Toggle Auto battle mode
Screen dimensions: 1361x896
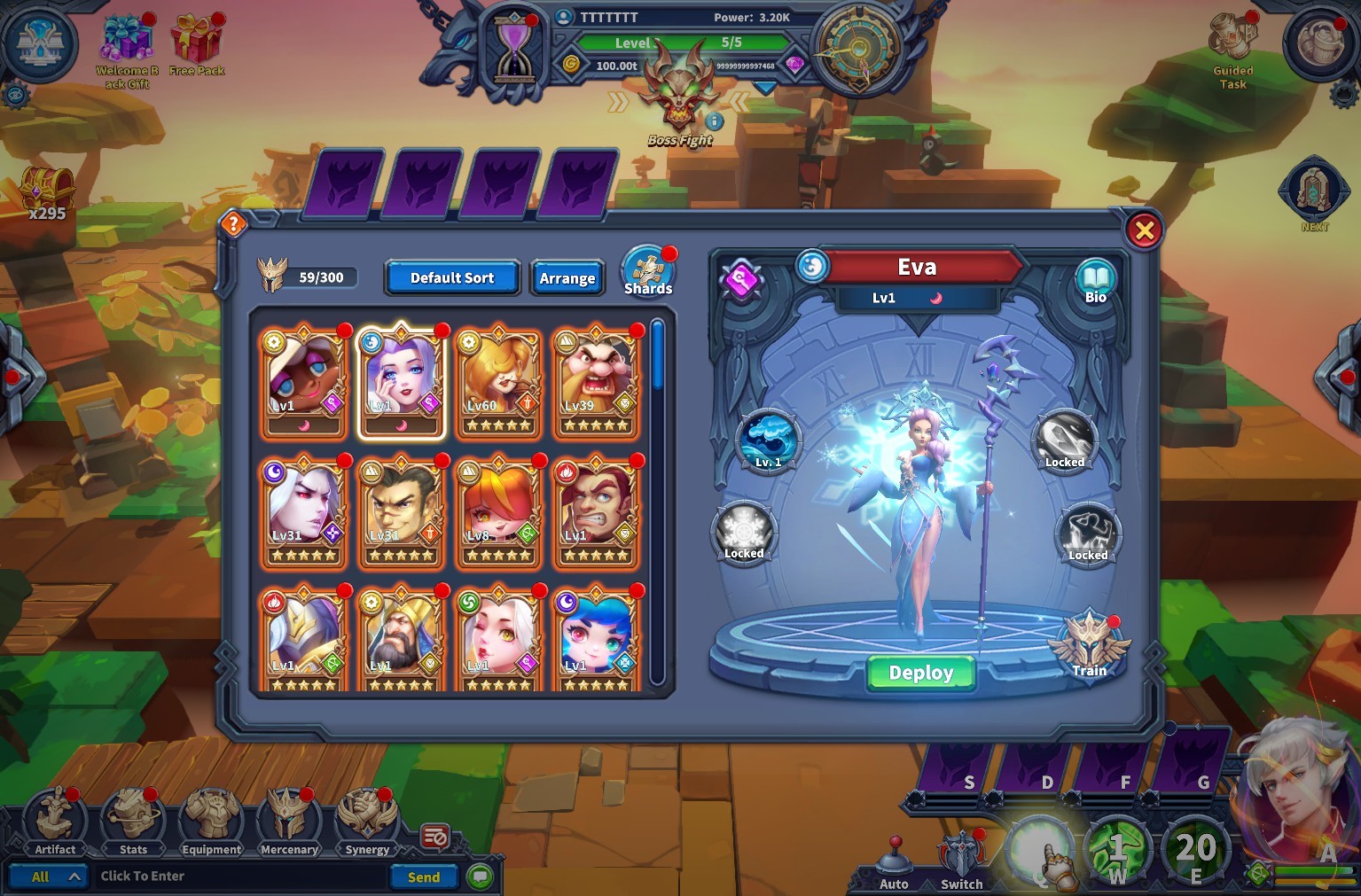click(894, 855)
